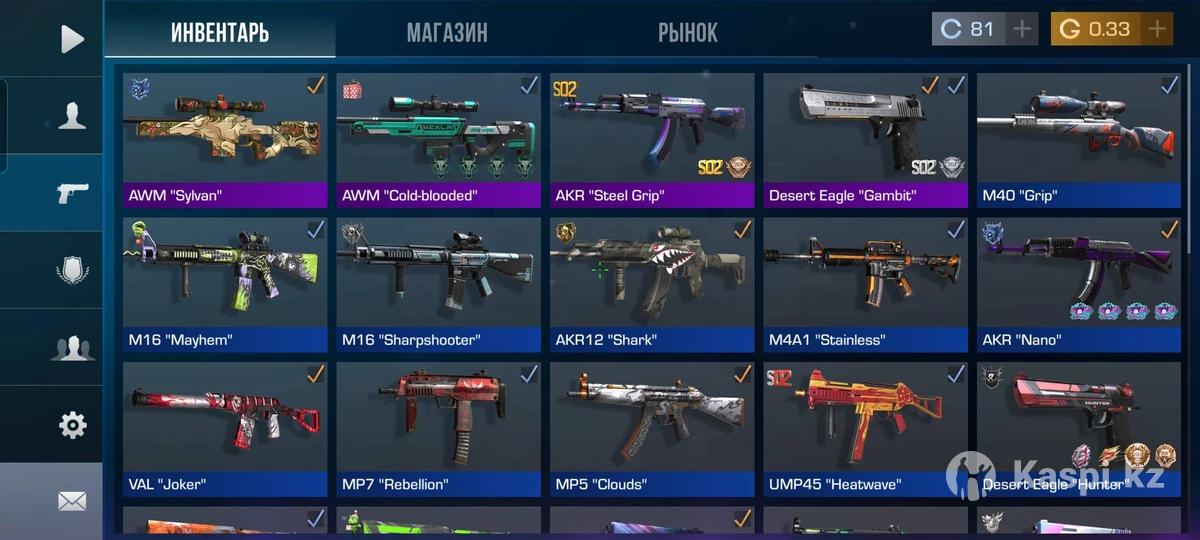Open the player profile sidebar icon
Image resolution: width=1200 pixels, height=540 pixels.
click(72, 116)
